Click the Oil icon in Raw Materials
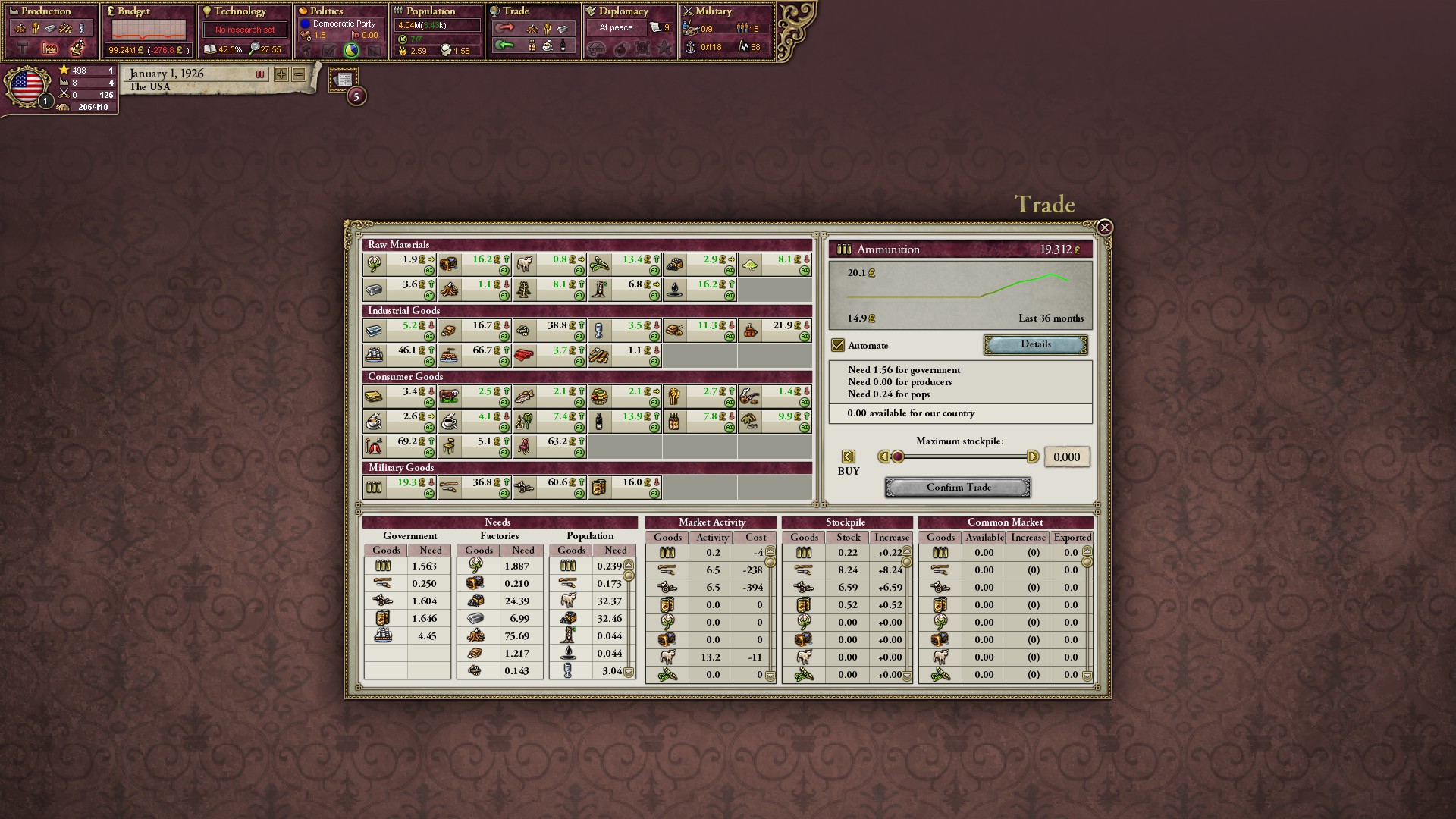This screenshot has width=1456, height=819. click(x=676, y=290)
